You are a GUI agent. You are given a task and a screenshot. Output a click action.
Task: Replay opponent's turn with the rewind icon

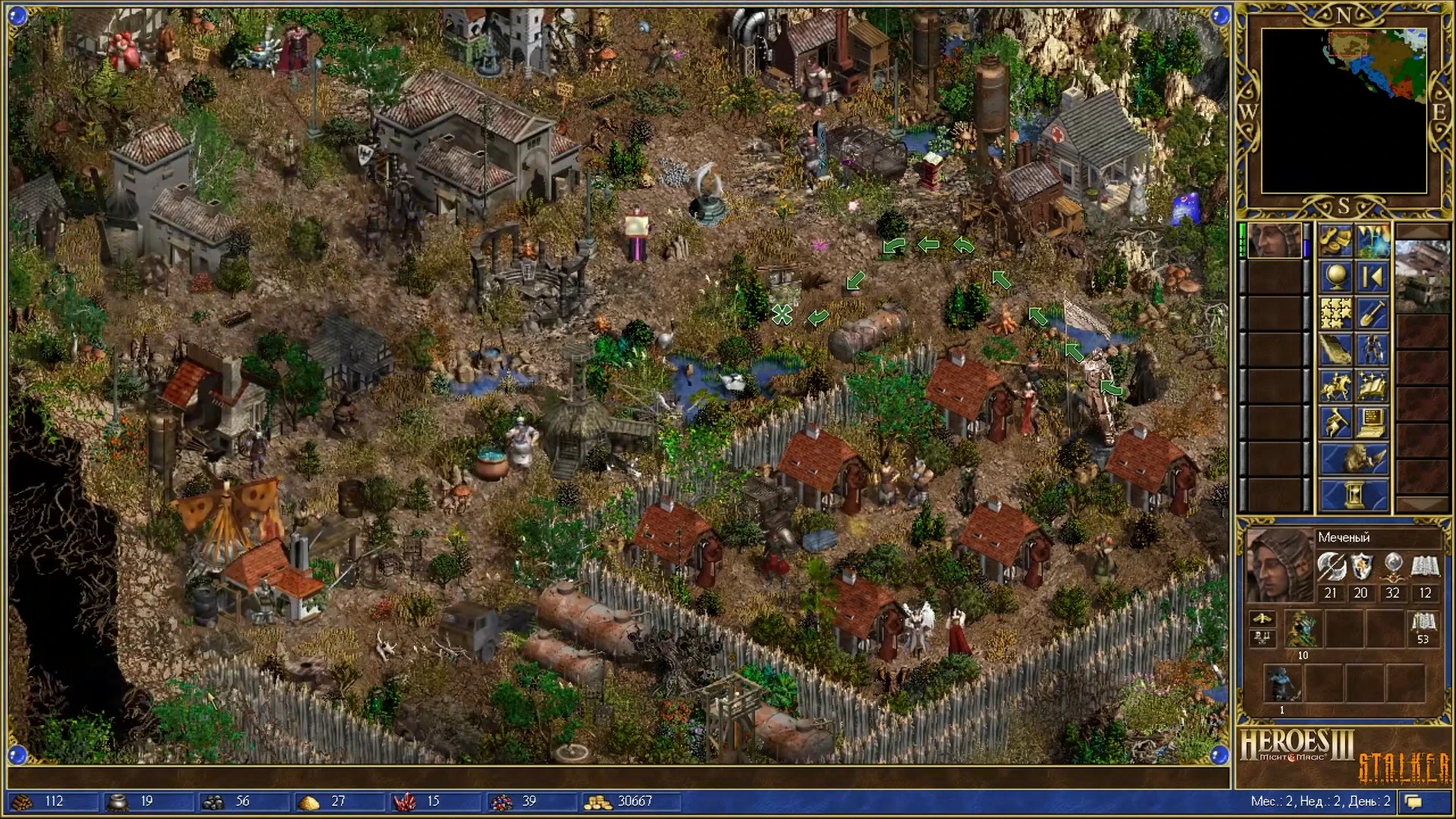1373,276
